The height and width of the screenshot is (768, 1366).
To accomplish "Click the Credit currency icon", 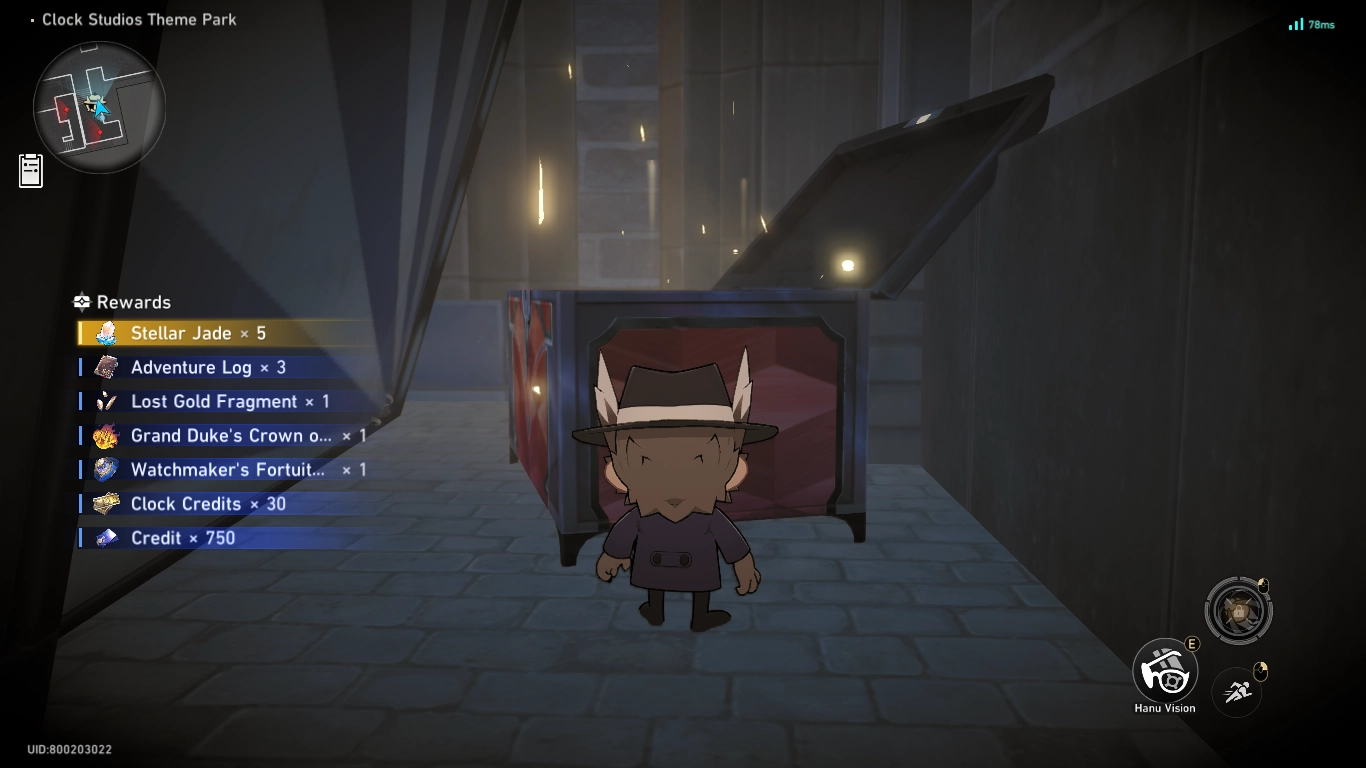I will (x=106, y=538).
